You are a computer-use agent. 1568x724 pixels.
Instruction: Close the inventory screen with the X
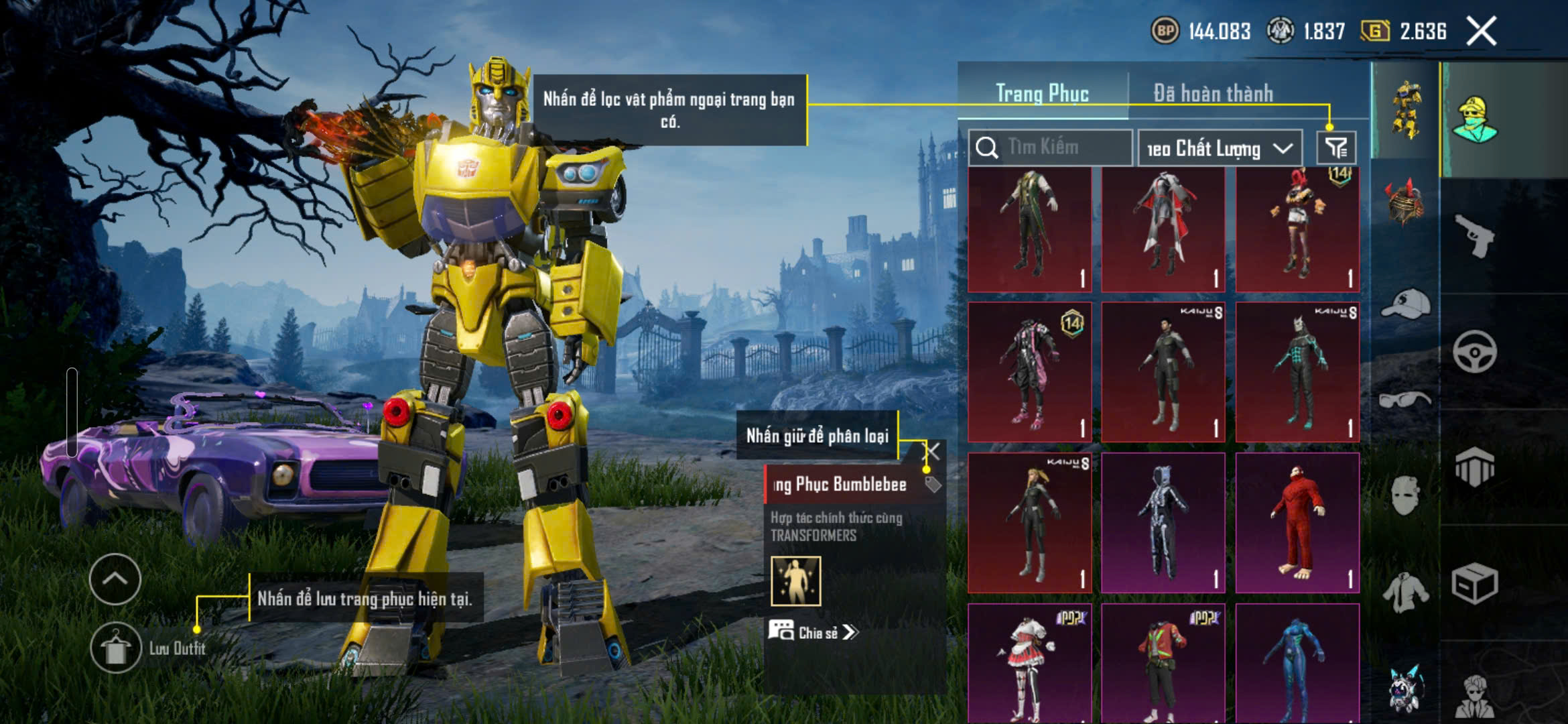pyautogui.click(x=1482, y=32)
